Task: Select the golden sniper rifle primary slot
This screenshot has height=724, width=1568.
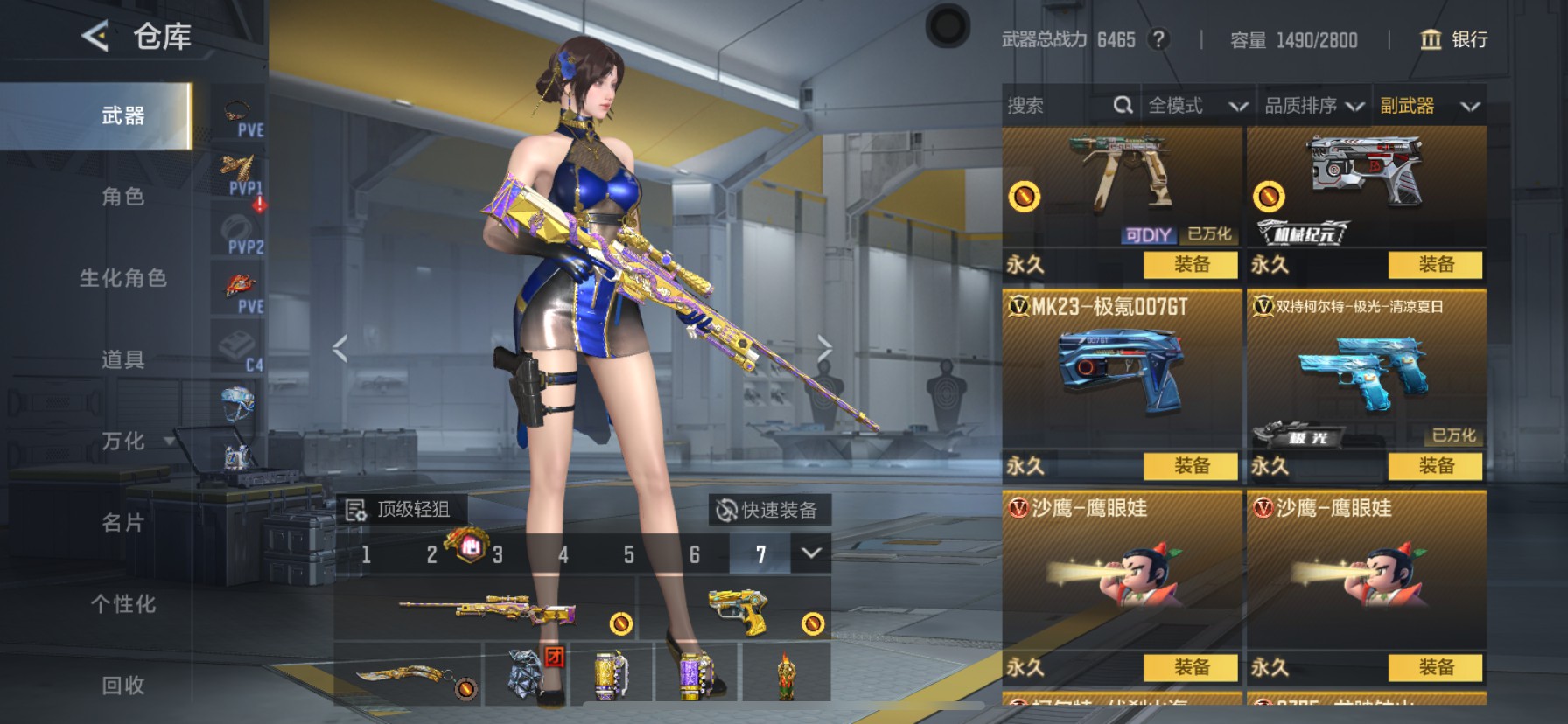Action: coord(486,609)
